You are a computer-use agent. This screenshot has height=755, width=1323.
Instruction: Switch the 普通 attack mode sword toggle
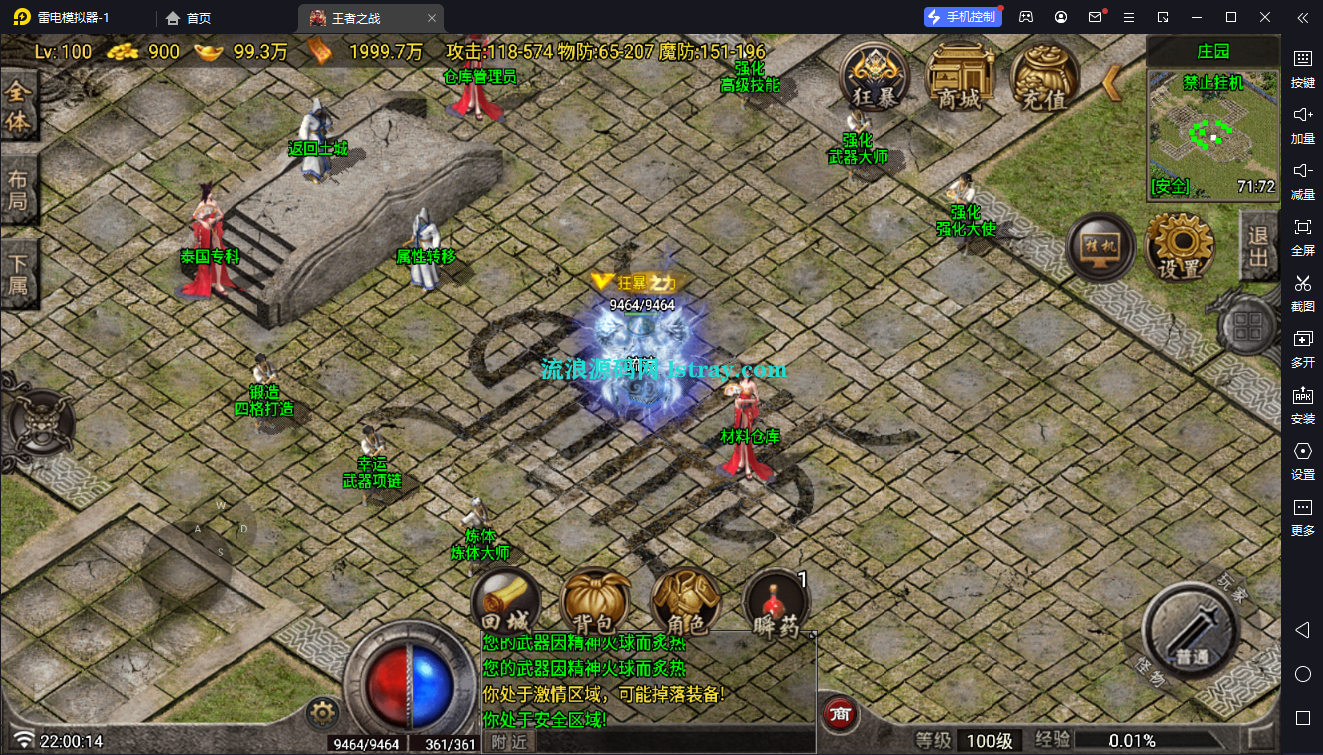coord(1189,632)
